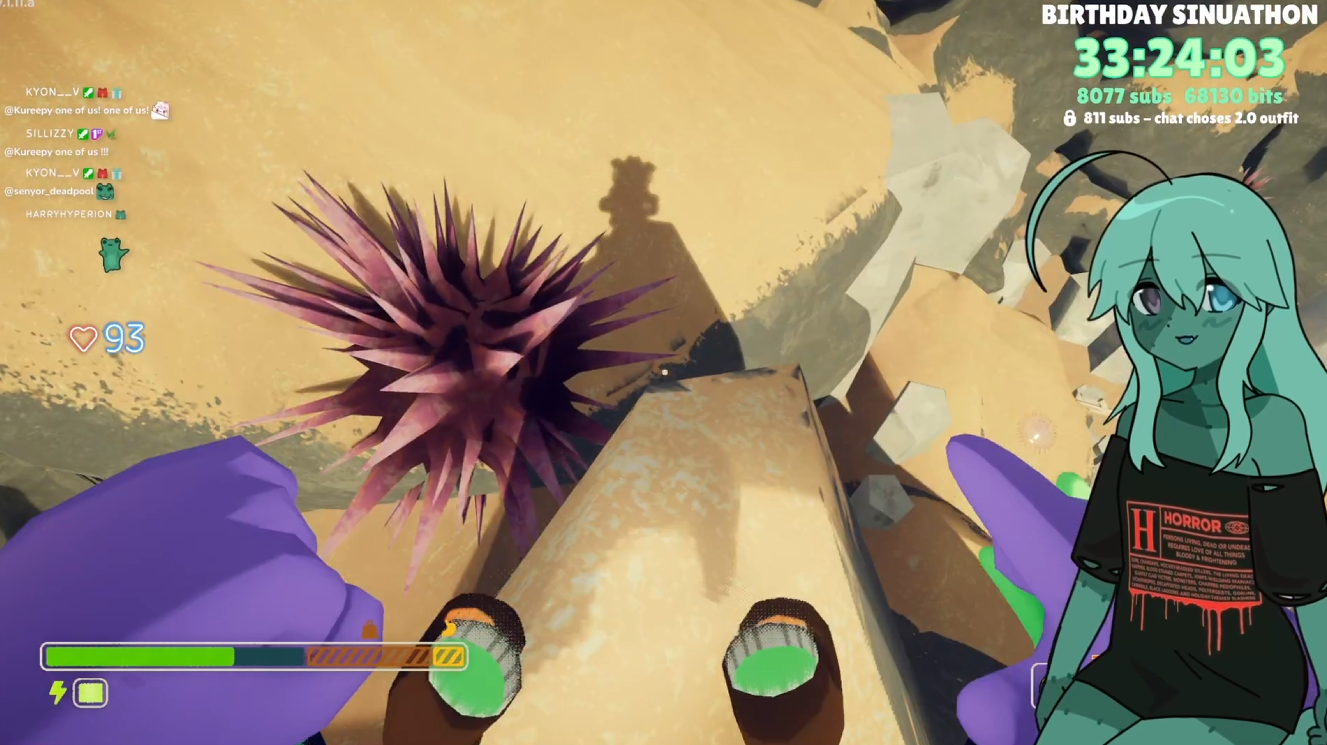Select SILLIZZY's name in stream chat
The width and height of the screenshot is (1327, 745).
tap(50, 134)
